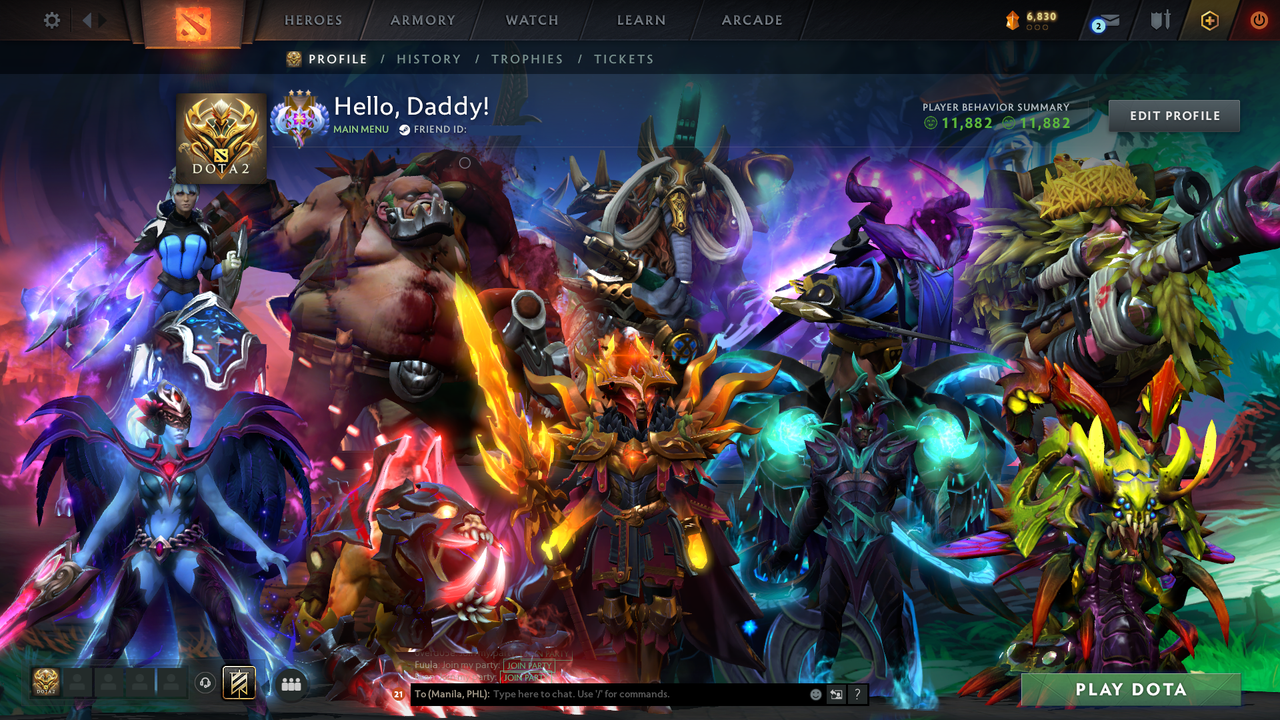Click the red power icon to quit

pyautogui.click(x=1258, y=20)
